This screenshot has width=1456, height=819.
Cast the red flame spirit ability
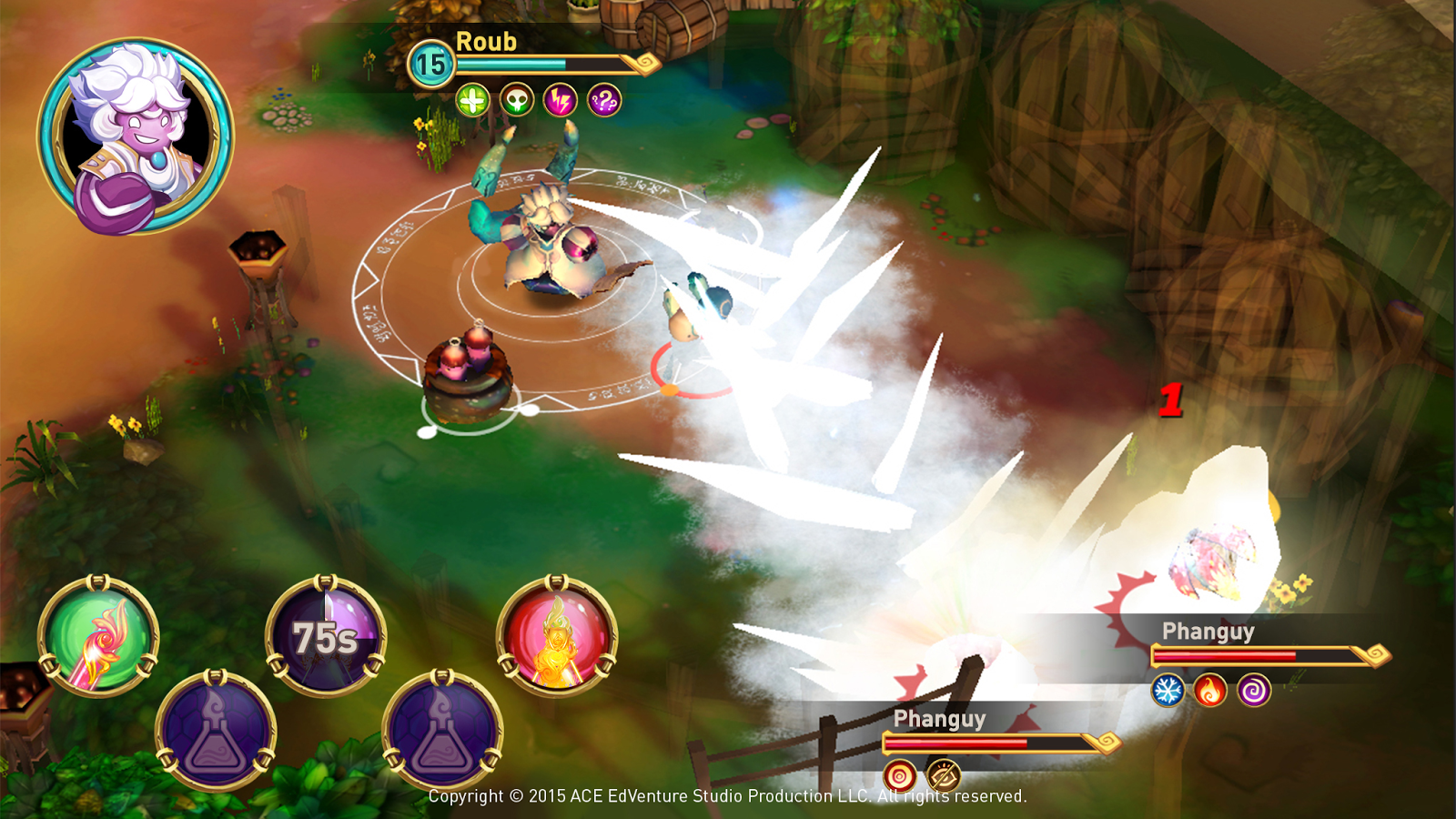click(x=557, y=636)
